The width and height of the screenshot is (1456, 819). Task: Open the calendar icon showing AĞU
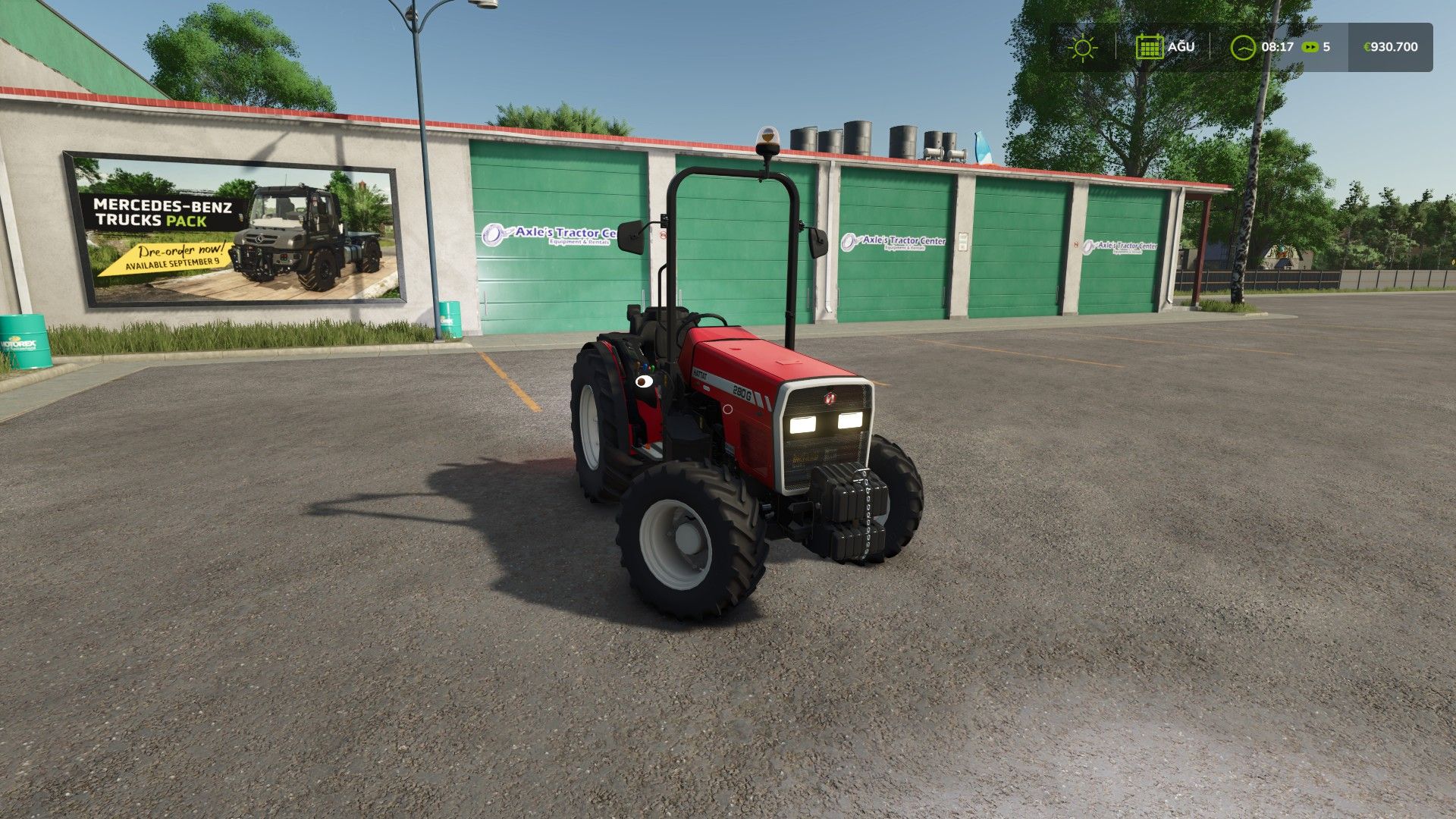tap(1152, 47)
